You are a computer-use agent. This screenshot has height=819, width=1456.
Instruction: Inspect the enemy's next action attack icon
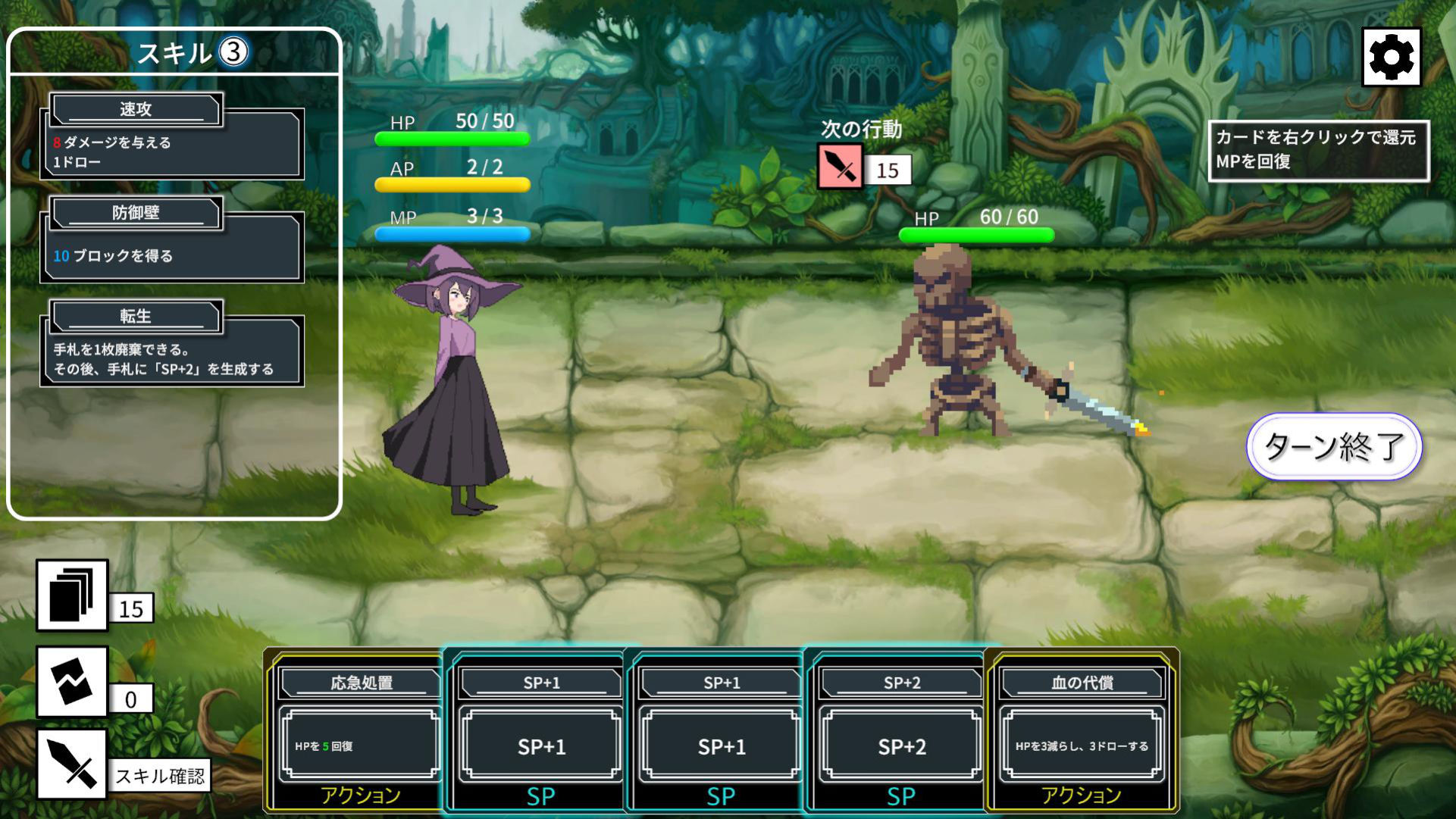click(841, 166)
